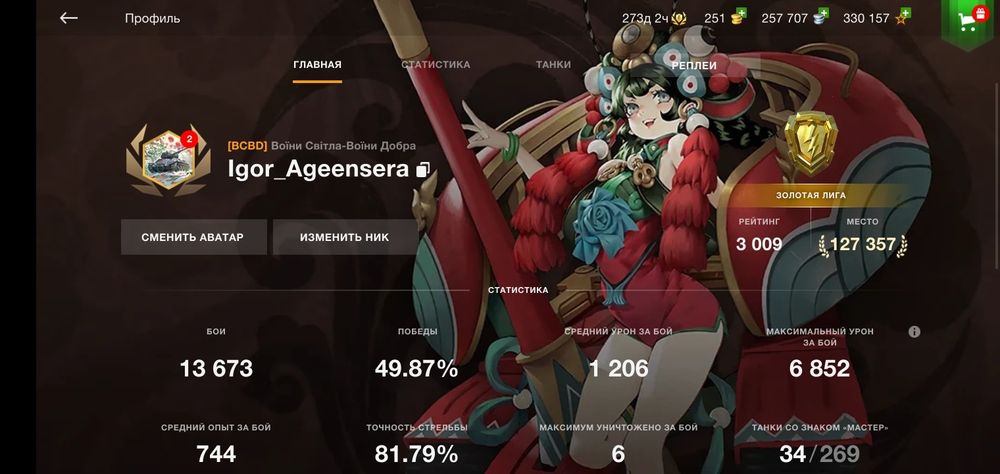Image resolution: width=1000 pixels, height=474 pixels.
Task: Open the 257 707 credits balance
Action: coord(794,18)
